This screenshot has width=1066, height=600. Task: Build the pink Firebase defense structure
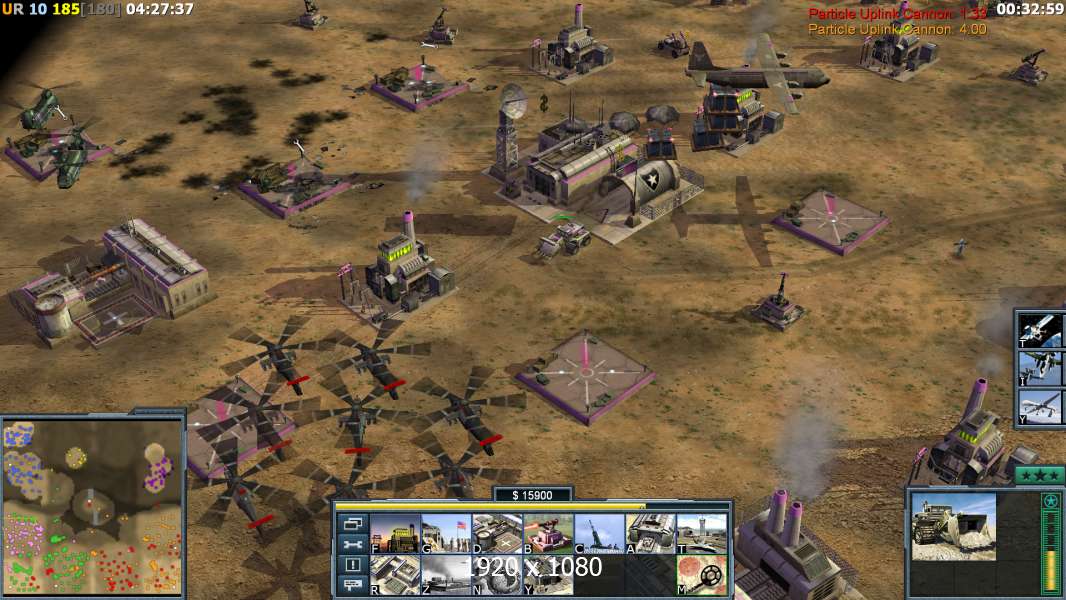pos(548,533)
